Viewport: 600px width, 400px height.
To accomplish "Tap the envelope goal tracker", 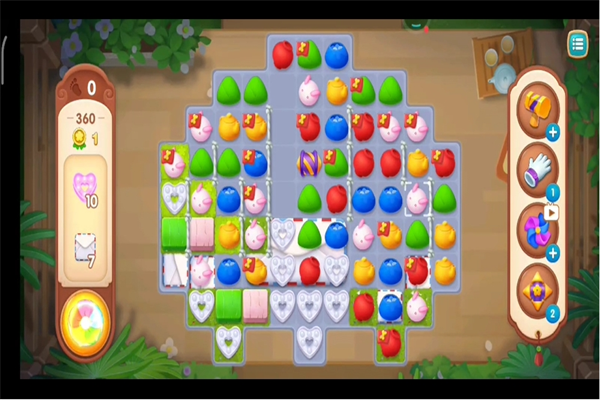I will [84, 249].
